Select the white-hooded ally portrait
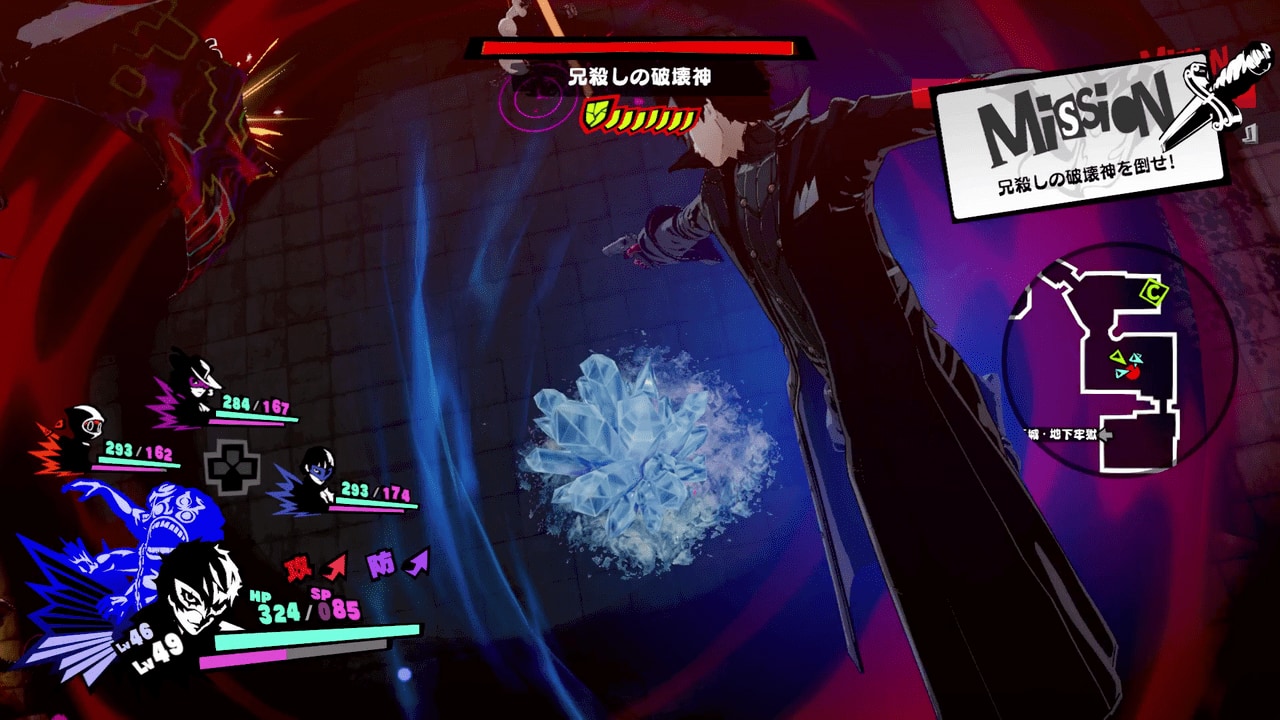The image size is (1280, 720). (90, 425)
